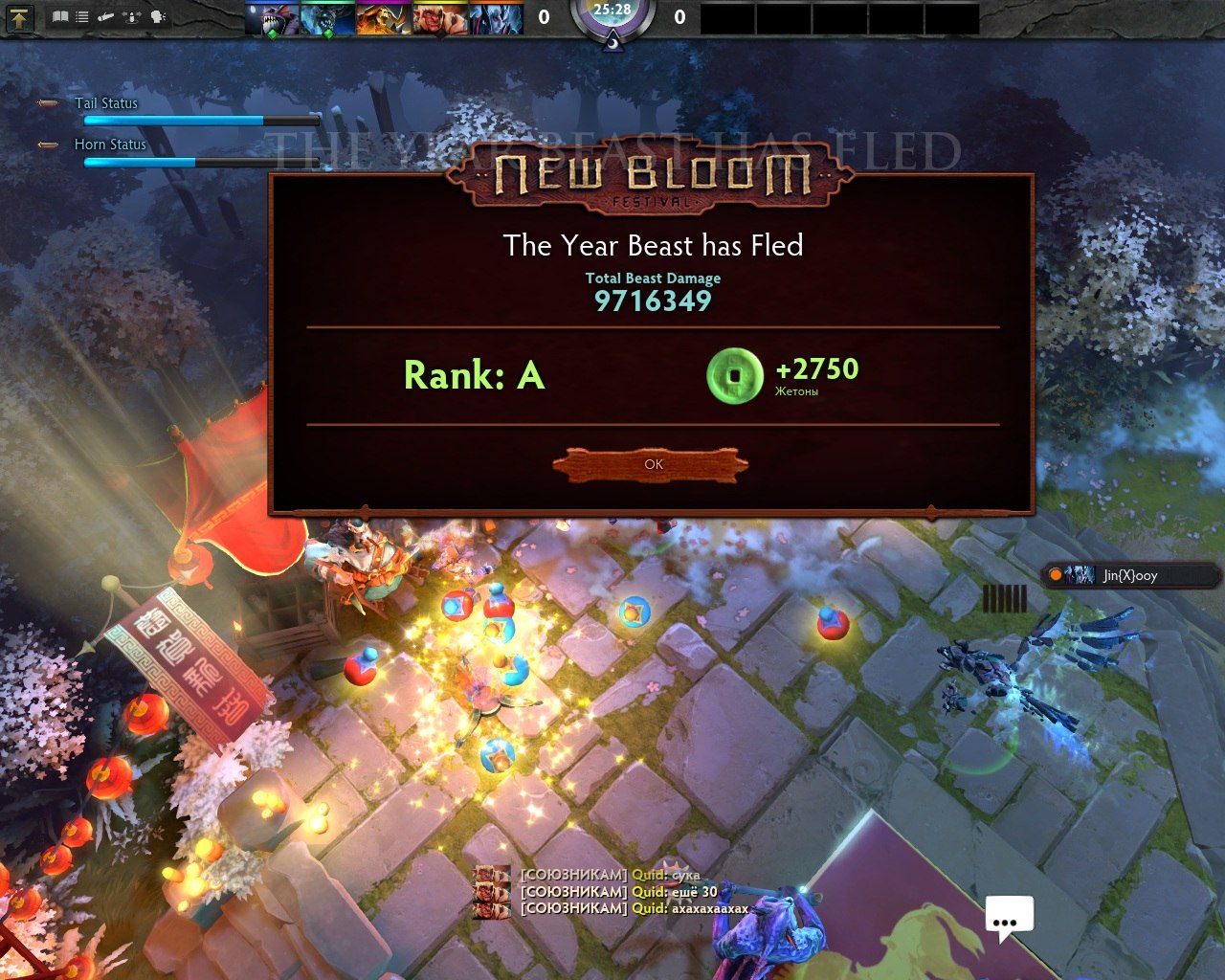Image resolution: width=1225 pixels, height=980 pixels.
Task: Select the Axe hero portrait
Action: 439,19
